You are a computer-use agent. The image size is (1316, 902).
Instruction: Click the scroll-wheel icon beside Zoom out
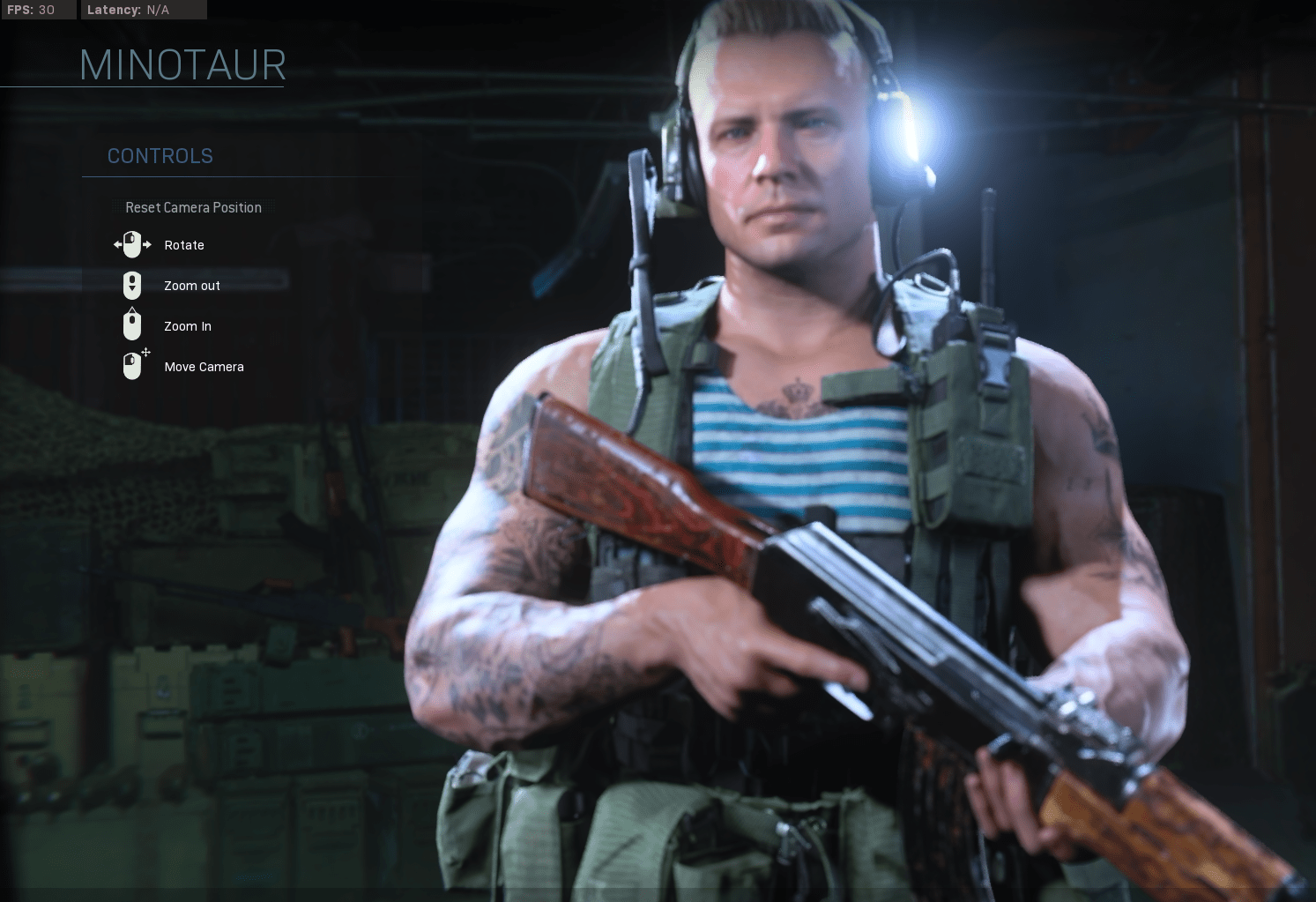coord(132,285)
